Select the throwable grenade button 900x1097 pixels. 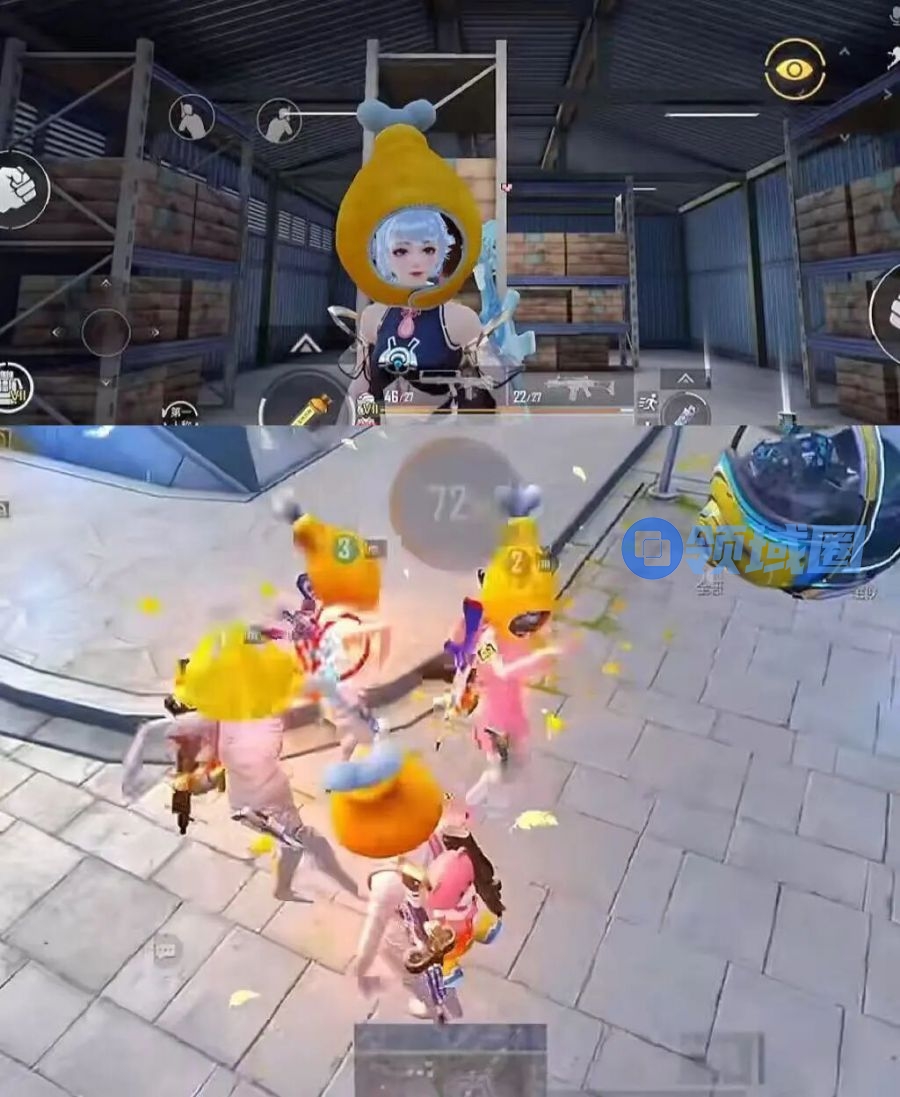685,410
